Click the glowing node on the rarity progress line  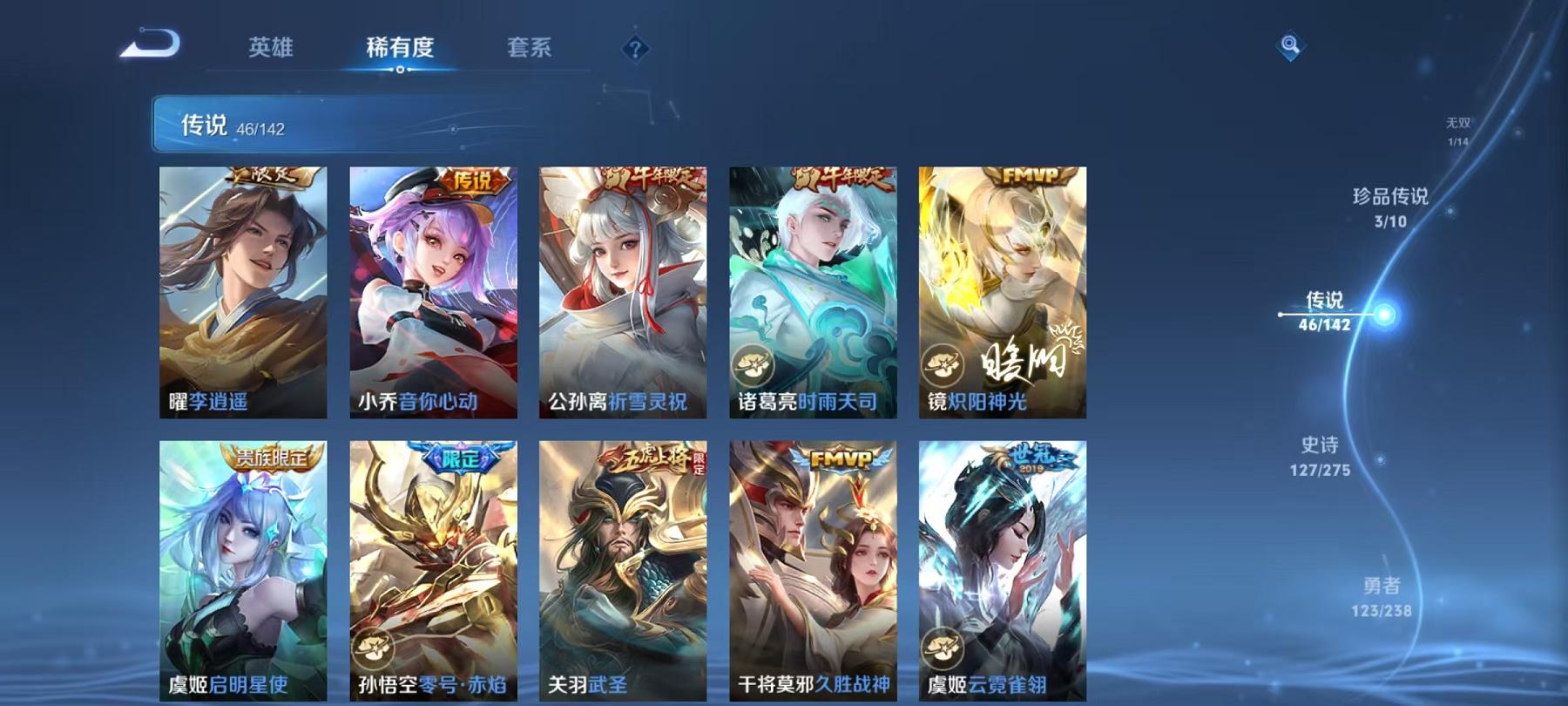(x=1382, y=314)
